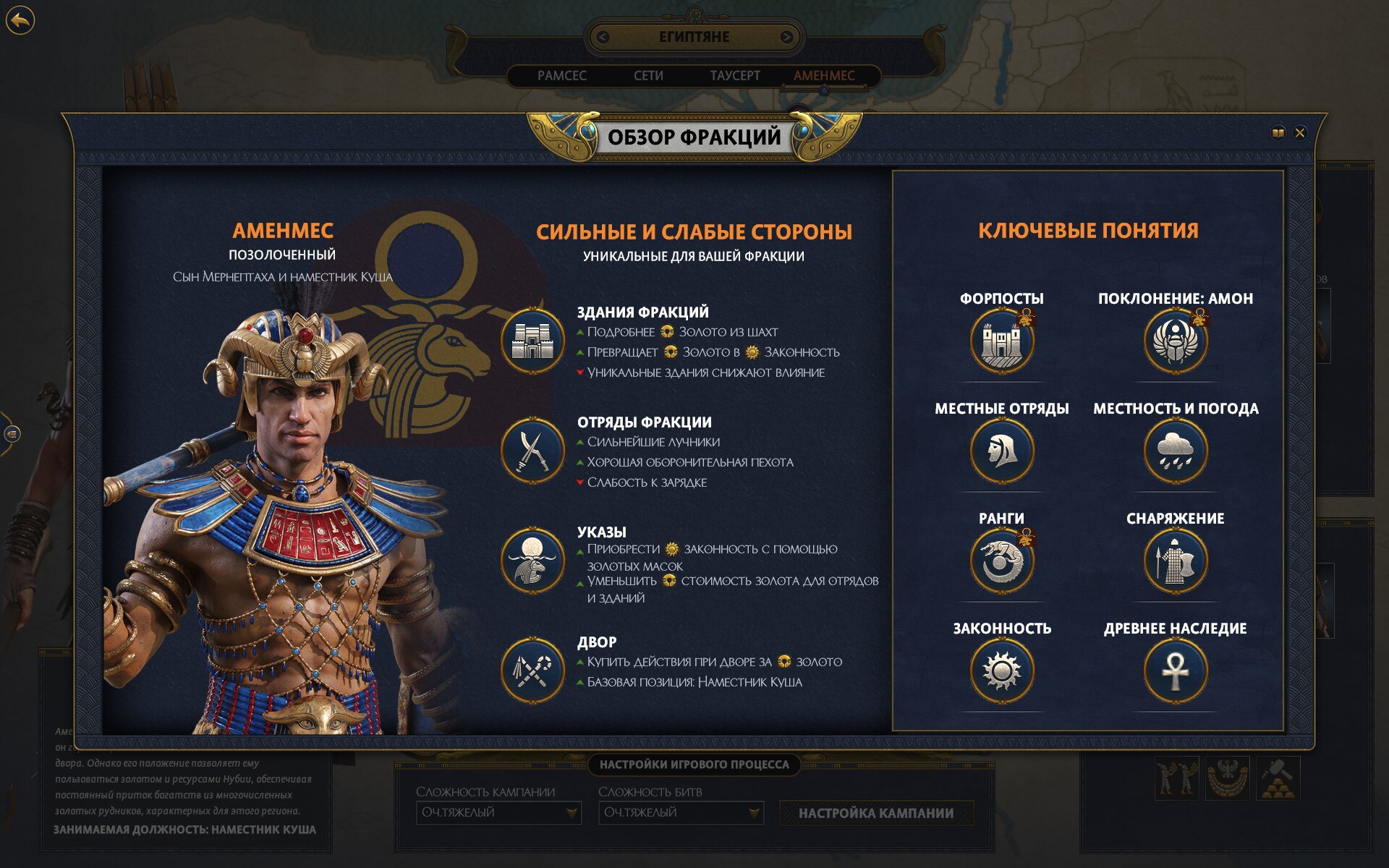Open the Сложность битв dropdown
The width and height of the screenshot is (1389, 868).
click(x=681, y=813)
